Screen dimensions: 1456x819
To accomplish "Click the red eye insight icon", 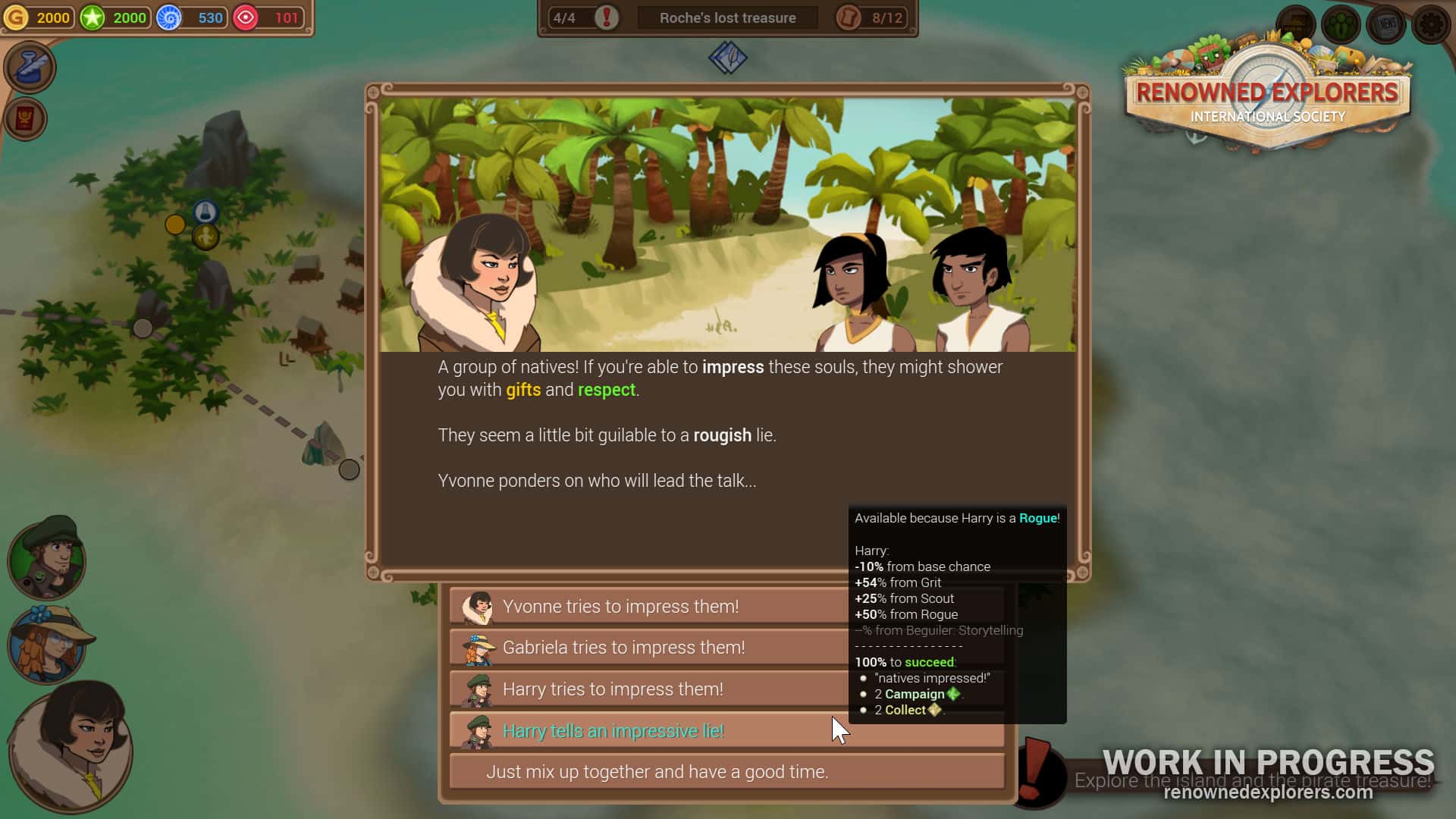I will [246, 17].
